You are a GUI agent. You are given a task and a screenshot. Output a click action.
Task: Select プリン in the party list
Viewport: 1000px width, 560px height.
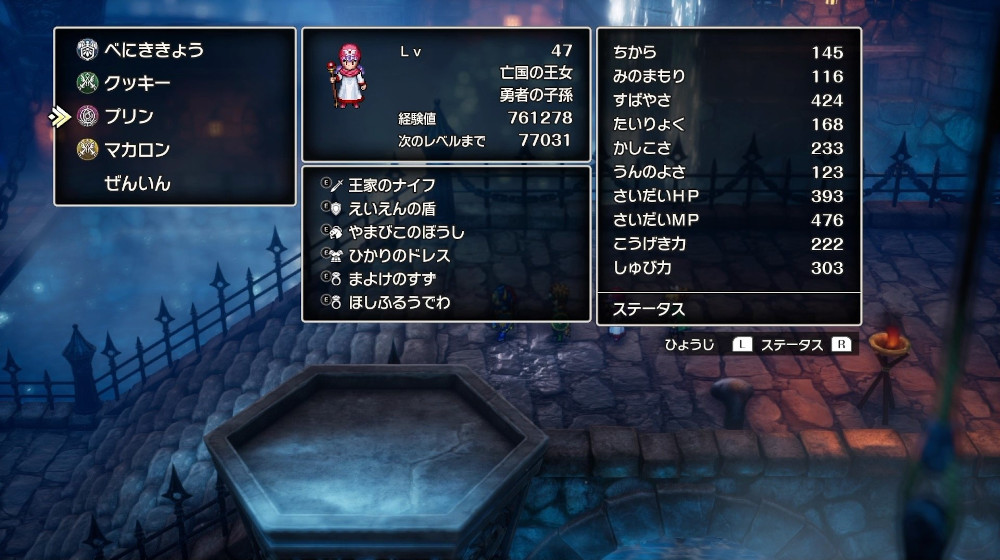click(129, 116)
